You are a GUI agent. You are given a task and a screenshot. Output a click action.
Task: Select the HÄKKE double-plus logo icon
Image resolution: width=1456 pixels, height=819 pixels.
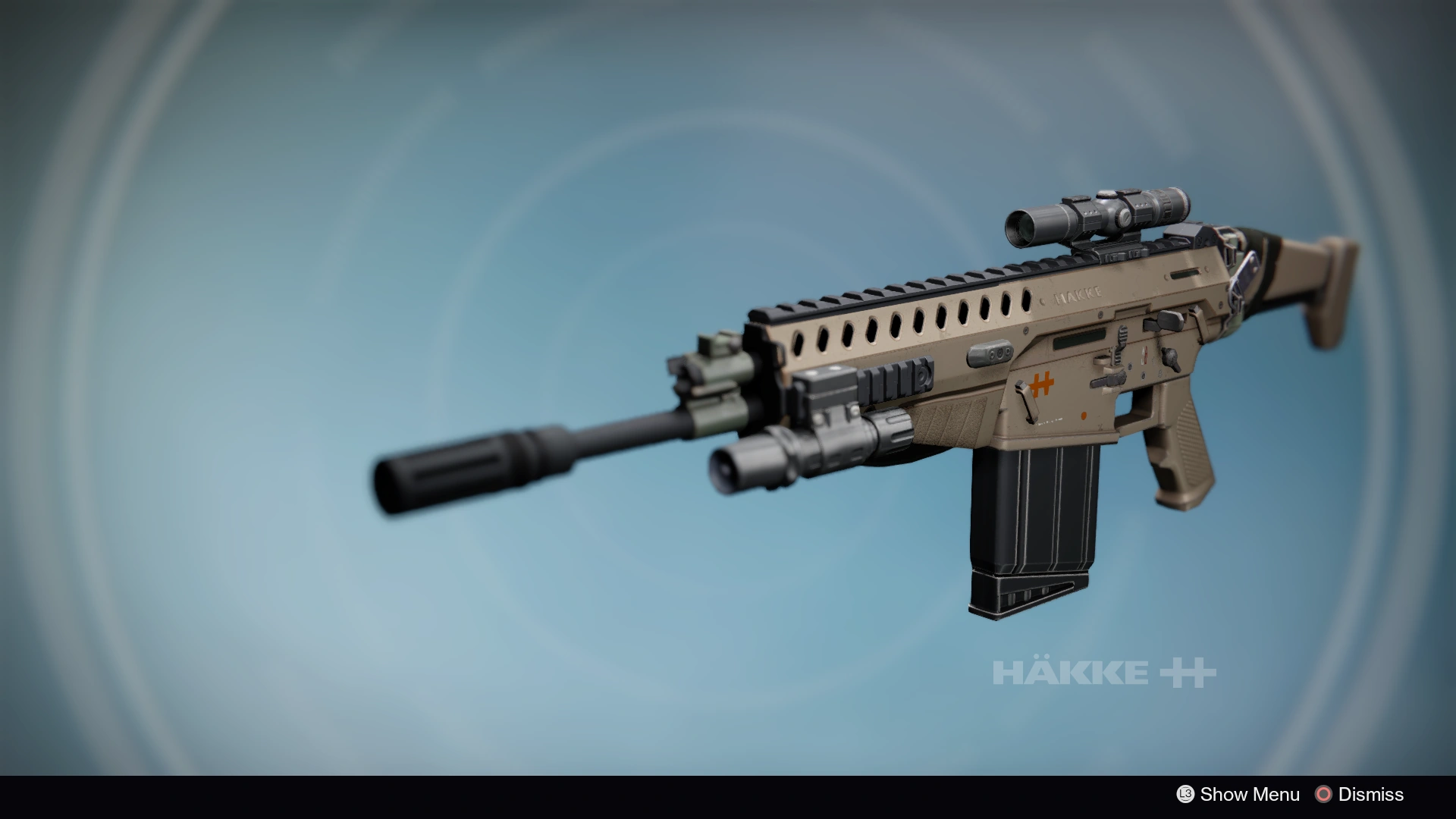pos(1186,671)
